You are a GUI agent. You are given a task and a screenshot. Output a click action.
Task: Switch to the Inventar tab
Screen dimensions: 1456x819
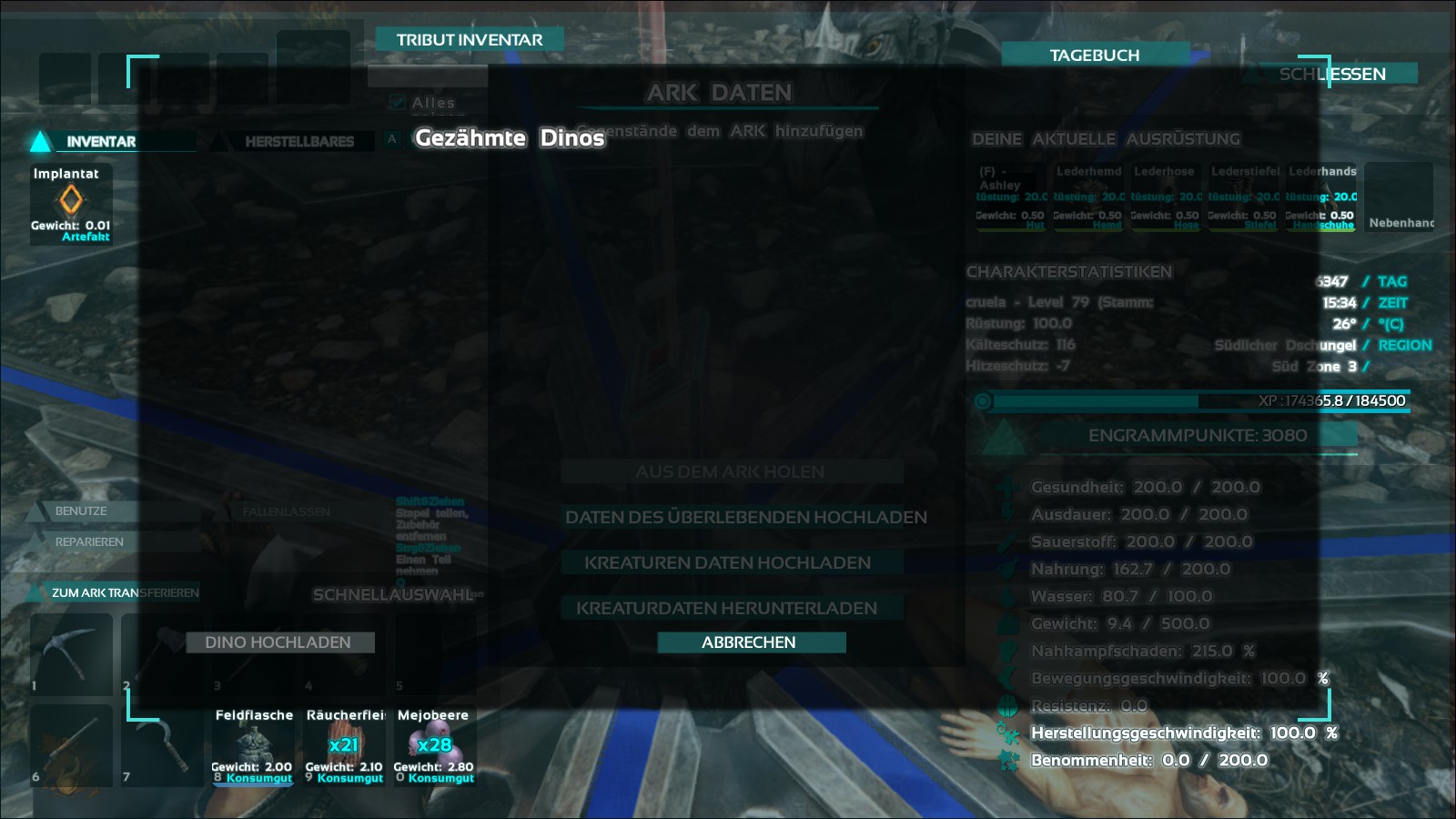click(101, 142)
